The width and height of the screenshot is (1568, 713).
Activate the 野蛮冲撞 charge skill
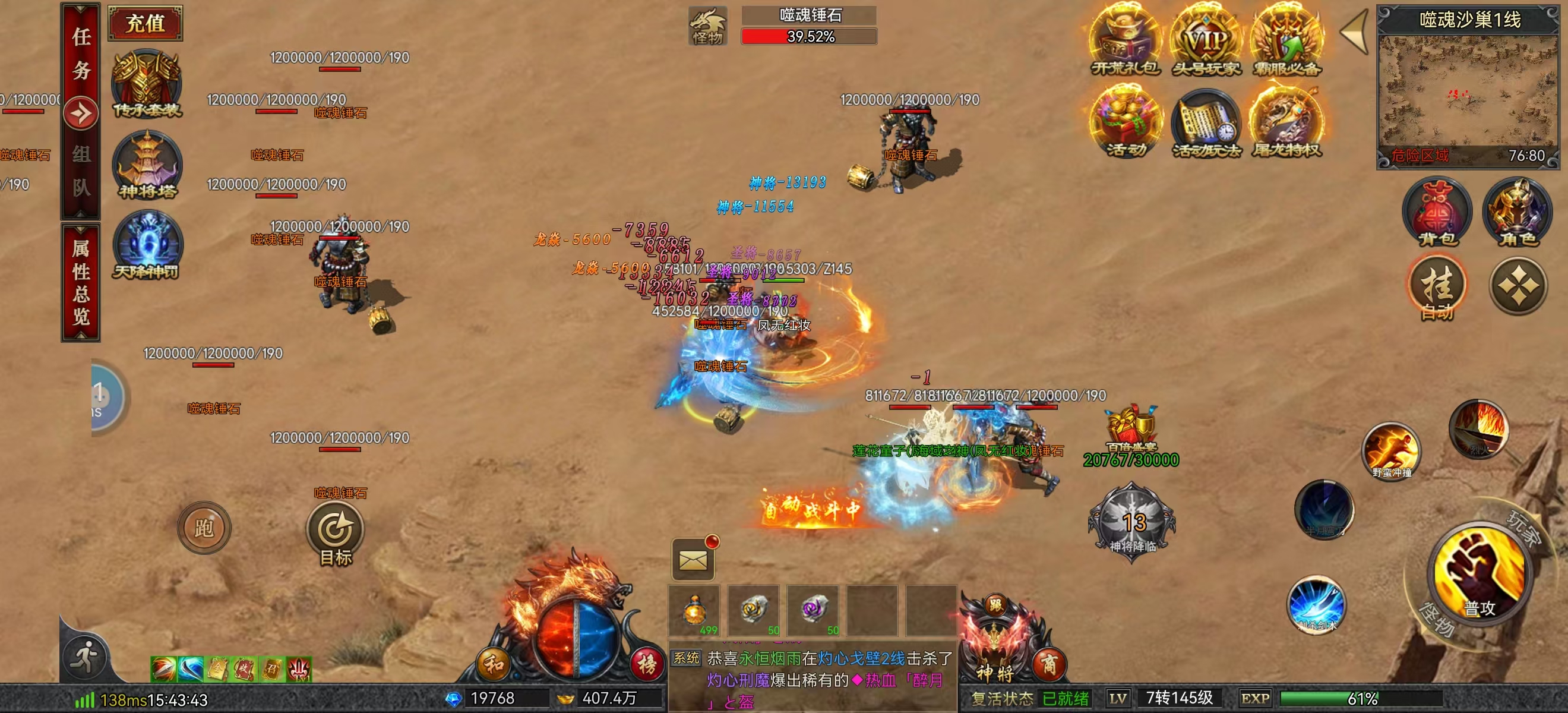click(x=1392, y=450)
